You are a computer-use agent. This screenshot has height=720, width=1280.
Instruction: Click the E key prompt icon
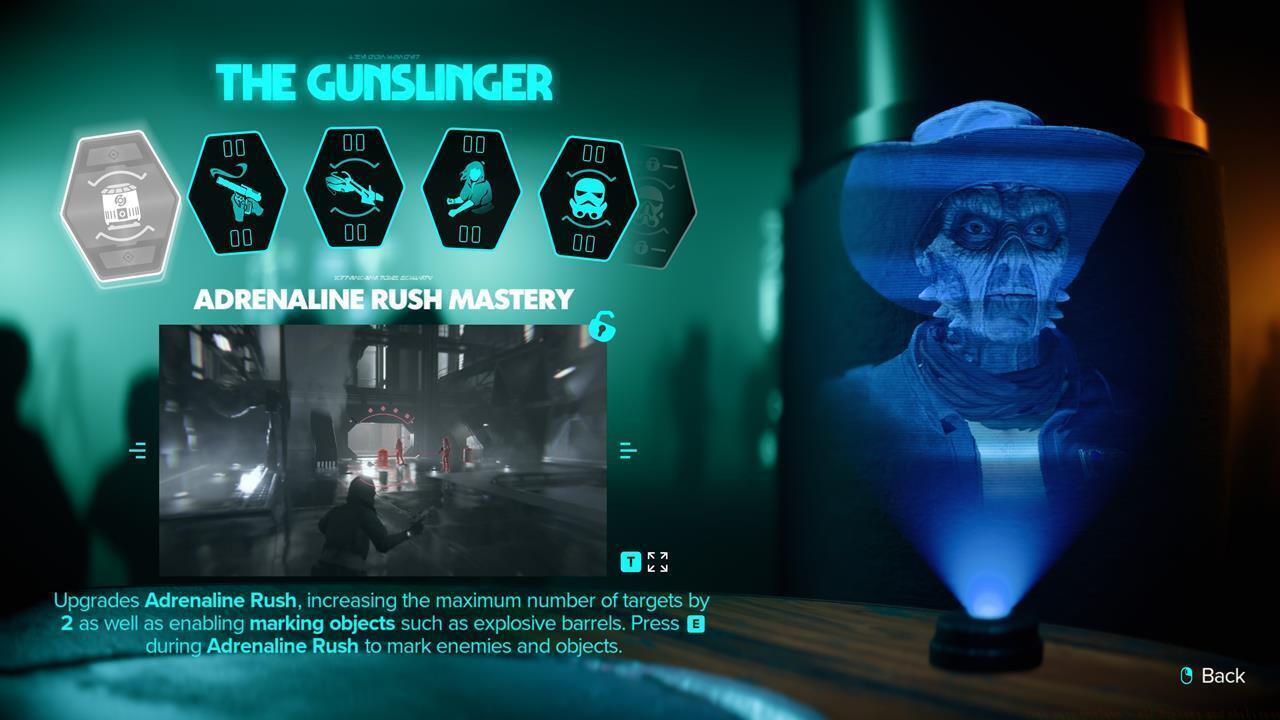pyautogui.click(x=698, y=623)
